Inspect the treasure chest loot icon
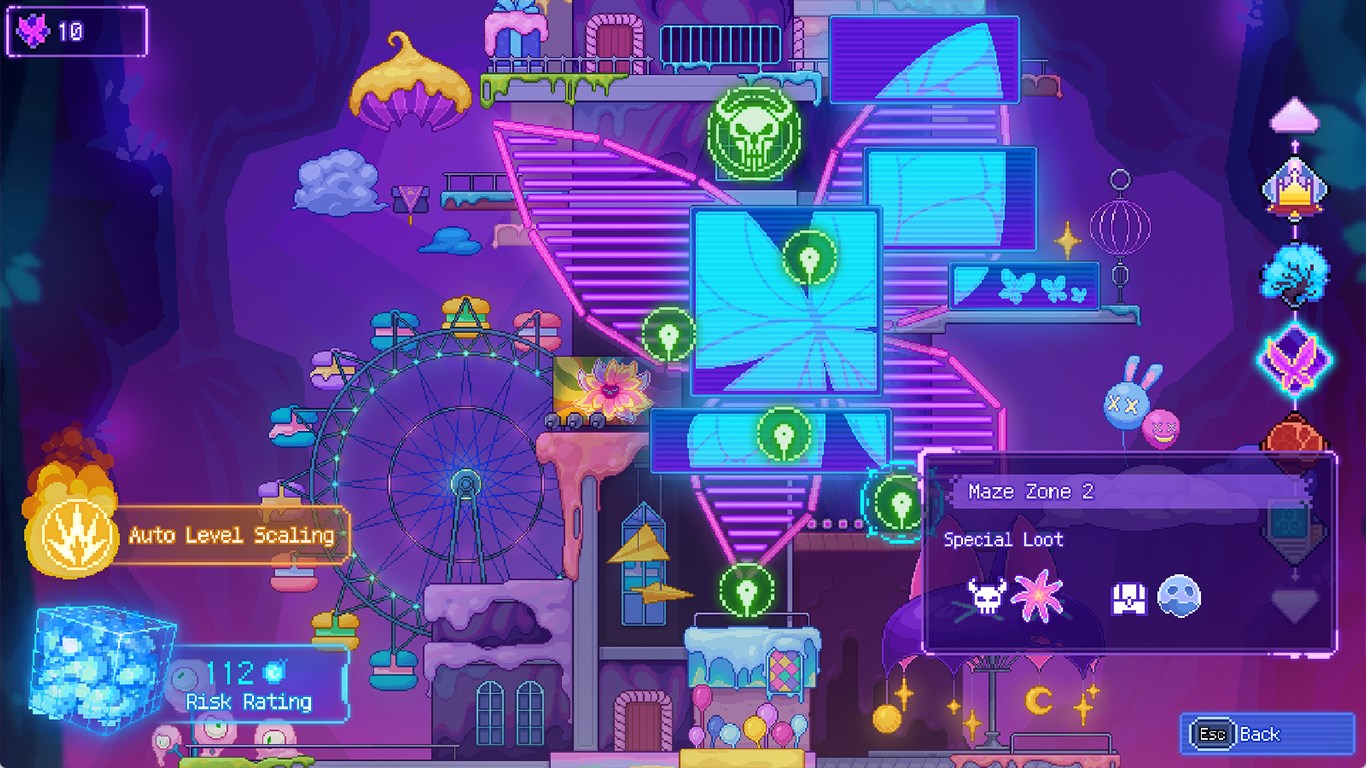Viewport: 1366px width, 768px height. pos(1128,598)
